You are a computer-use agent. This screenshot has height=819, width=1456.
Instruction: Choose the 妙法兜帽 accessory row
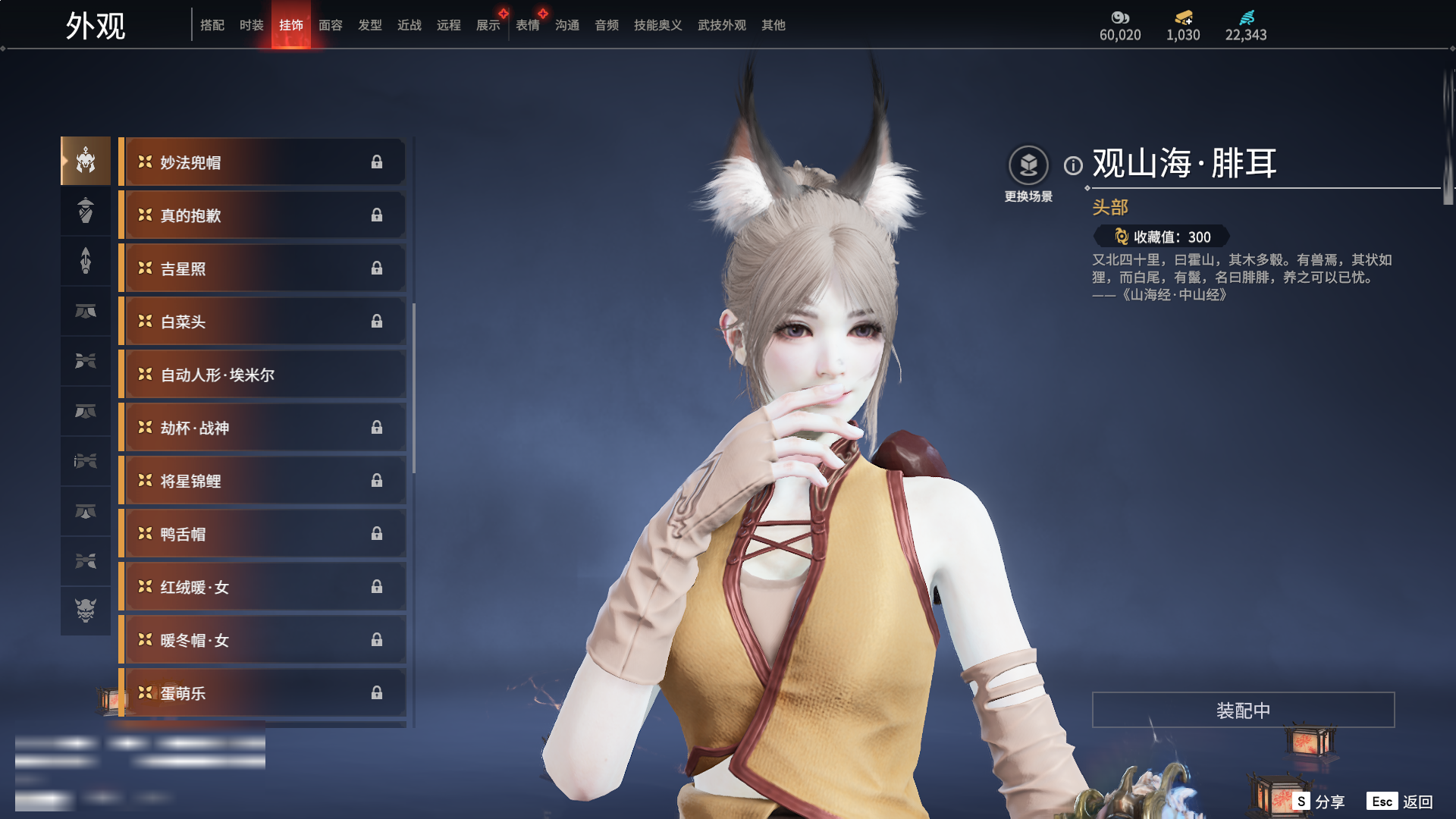pyautogui.click(x=262, y=162)
